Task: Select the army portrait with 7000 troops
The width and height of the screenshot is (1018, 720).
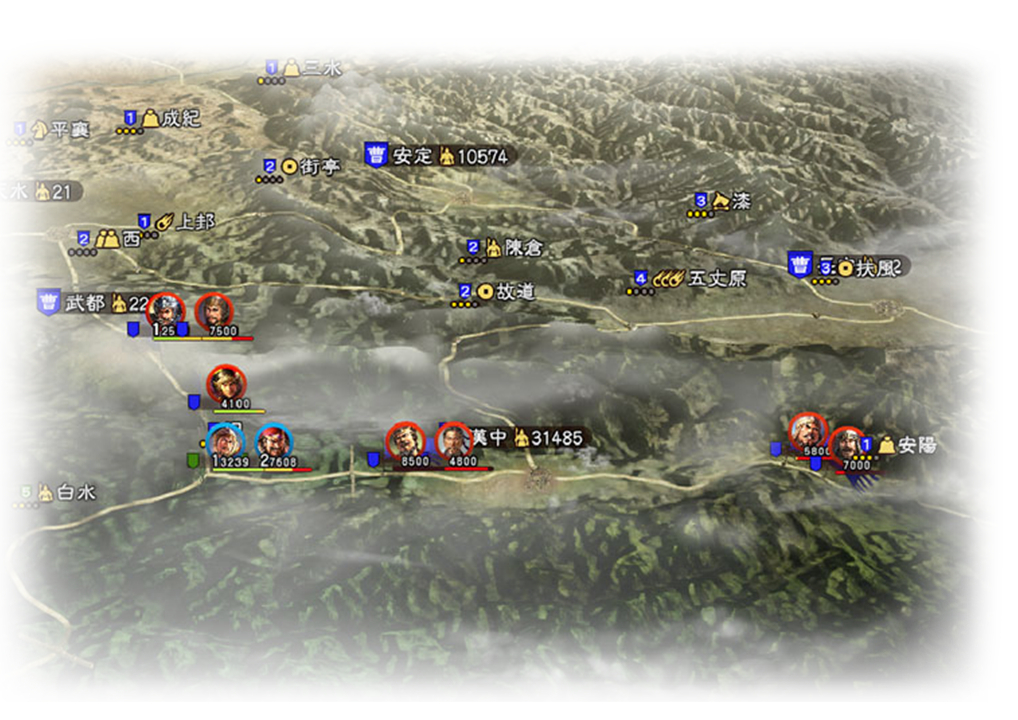Action: [x=846, y=444]
